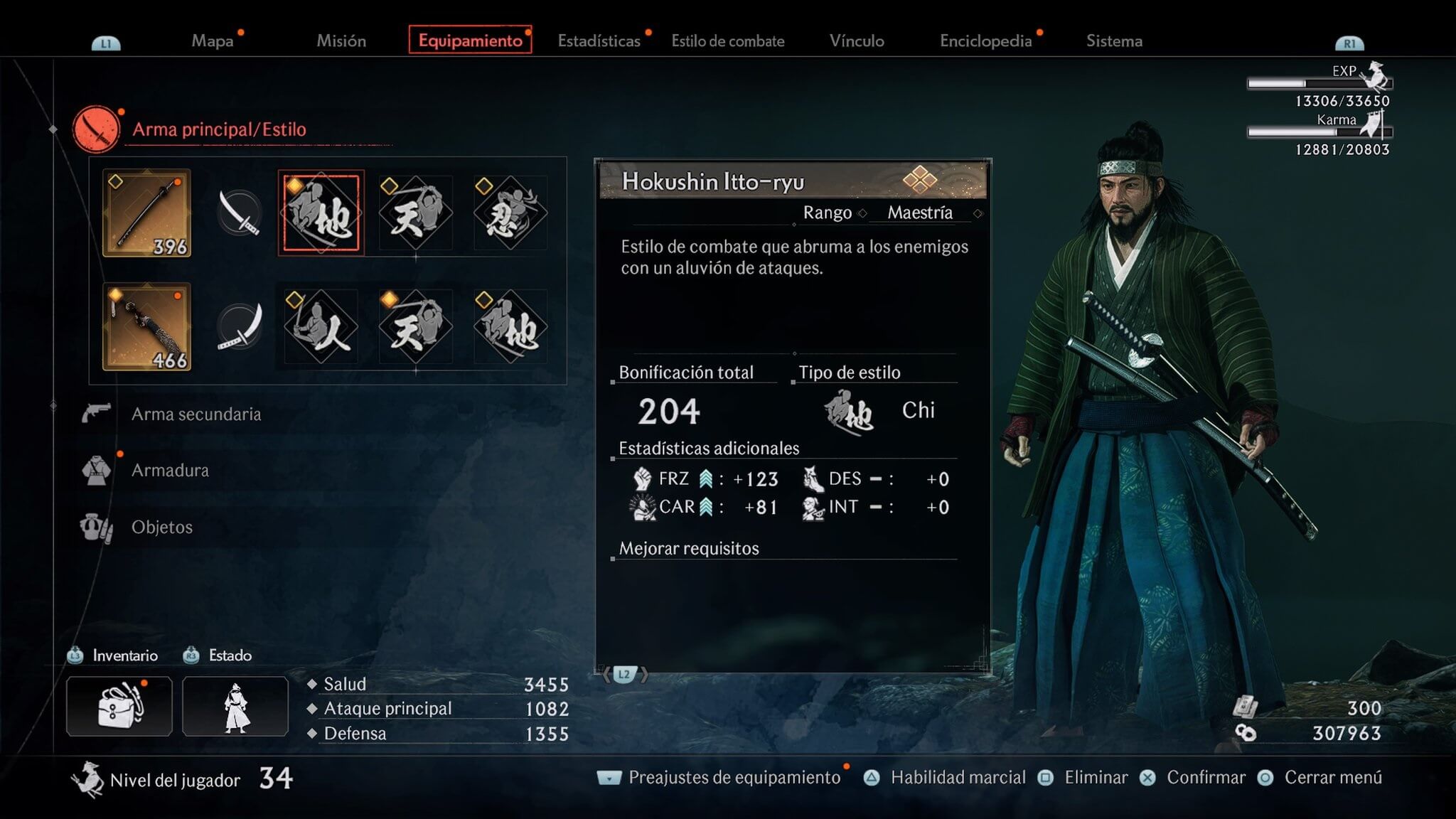Screen dimensions: 1456x819
Task: Select the Sistema tab
Action: [1114, 41]
